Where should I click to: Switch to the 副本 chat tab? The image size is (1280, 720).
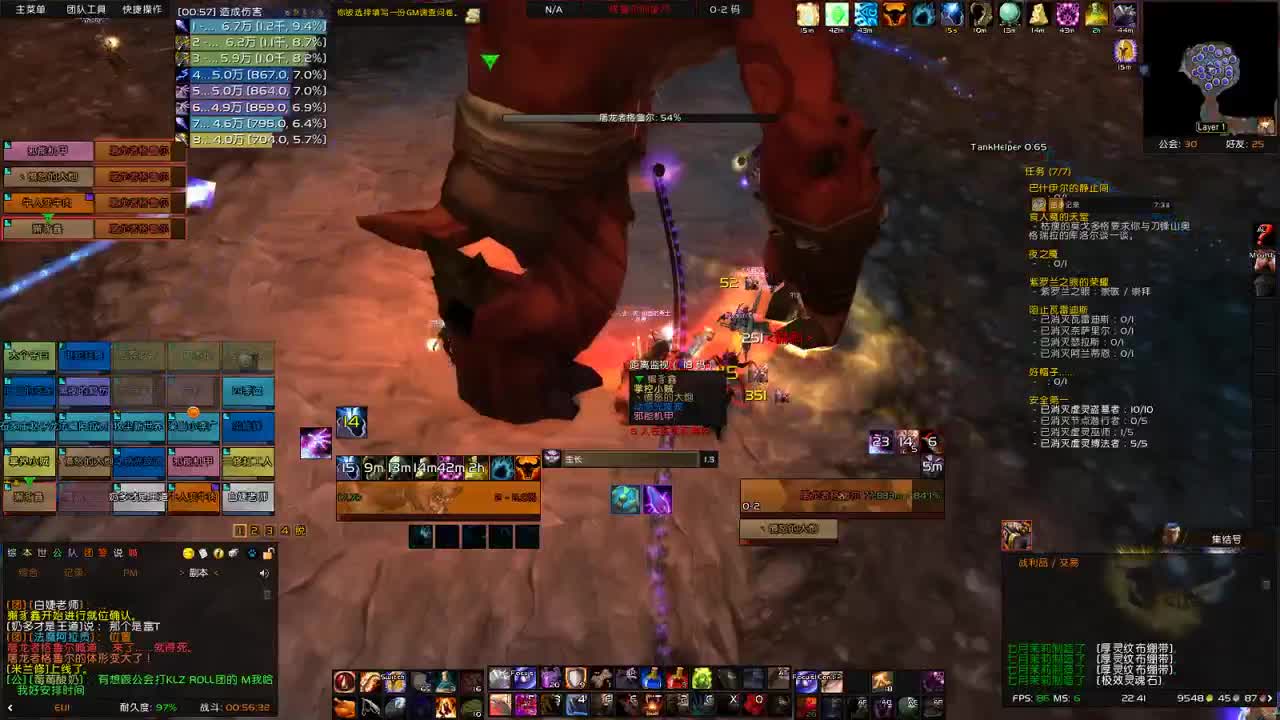pyautogui.click(x=199, y=572)
